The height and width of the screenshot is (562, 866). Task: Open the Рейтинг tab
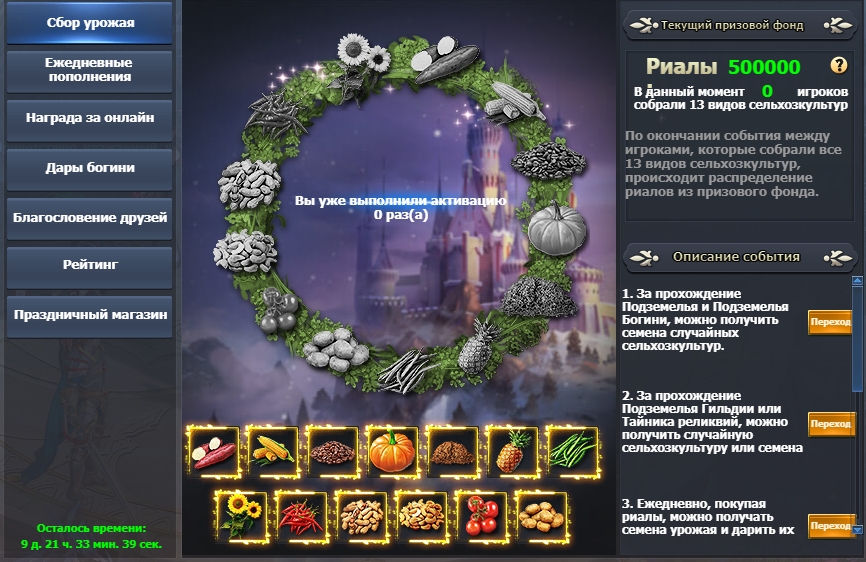coord(90,266)
